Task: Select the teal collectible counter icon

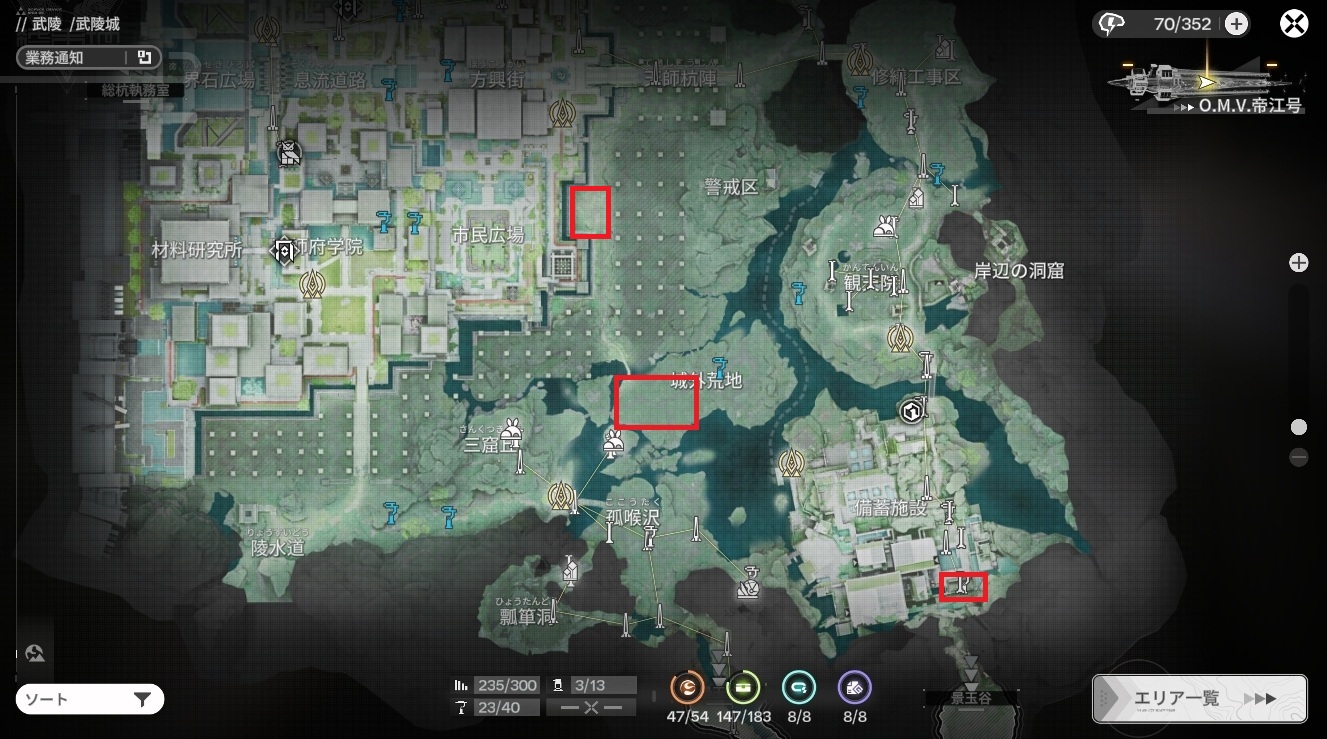Action: point(799,687)
